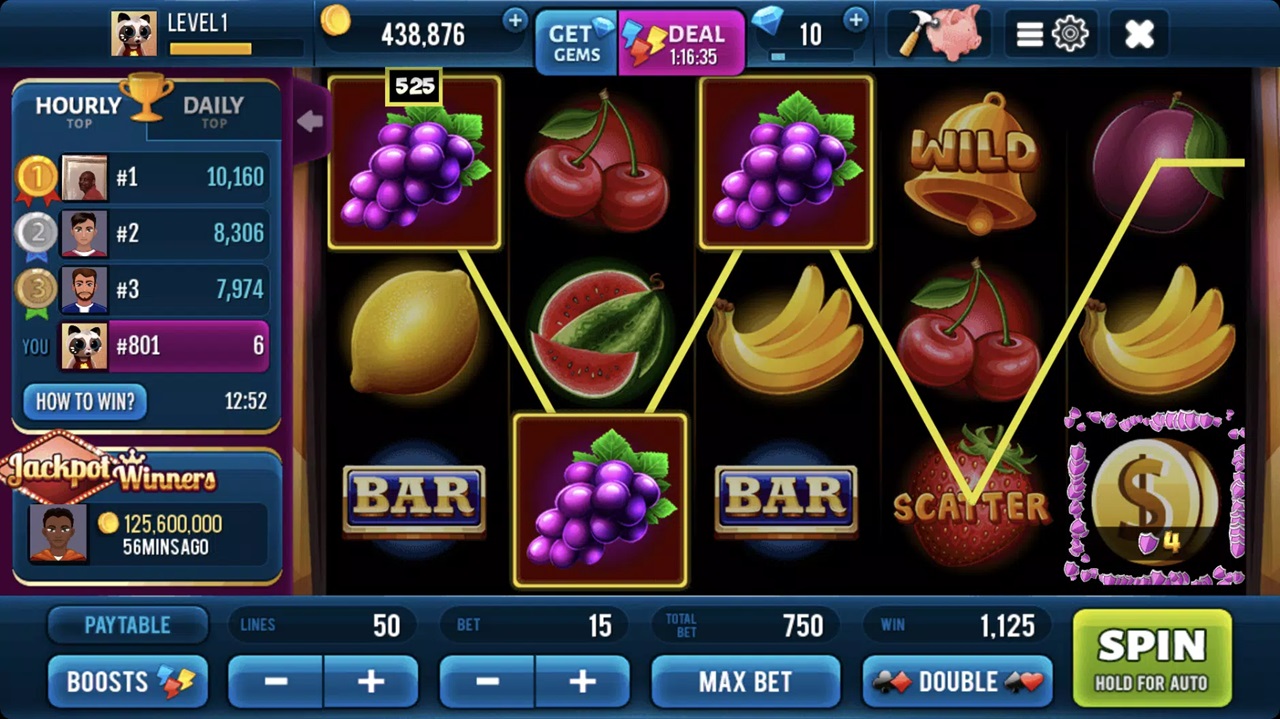Decrease the number of lines

pyautogui.click(x=276, y=682)
